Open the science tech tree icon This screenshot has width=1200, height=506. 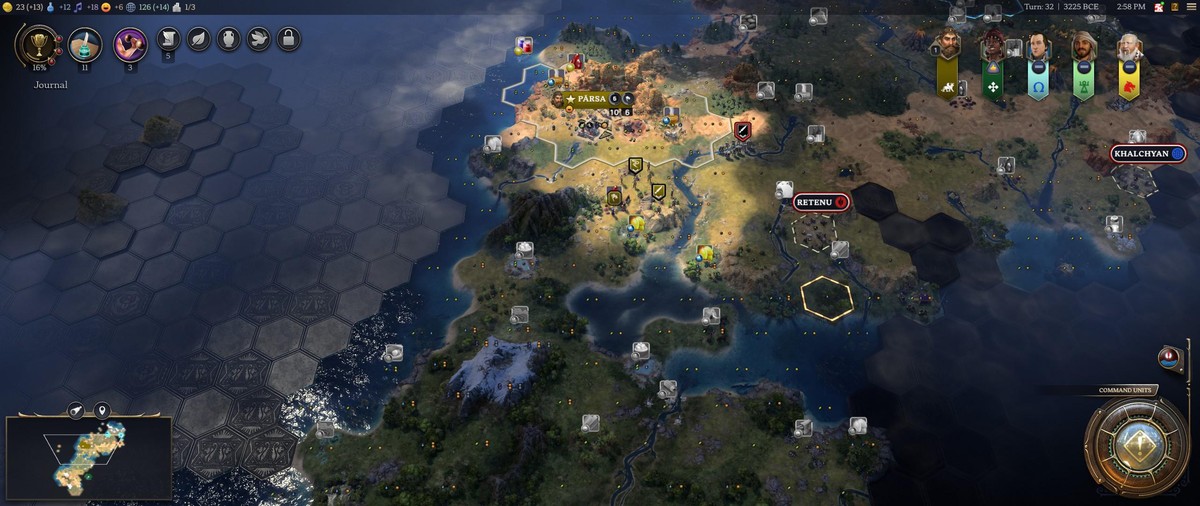[x=85, y=45]
